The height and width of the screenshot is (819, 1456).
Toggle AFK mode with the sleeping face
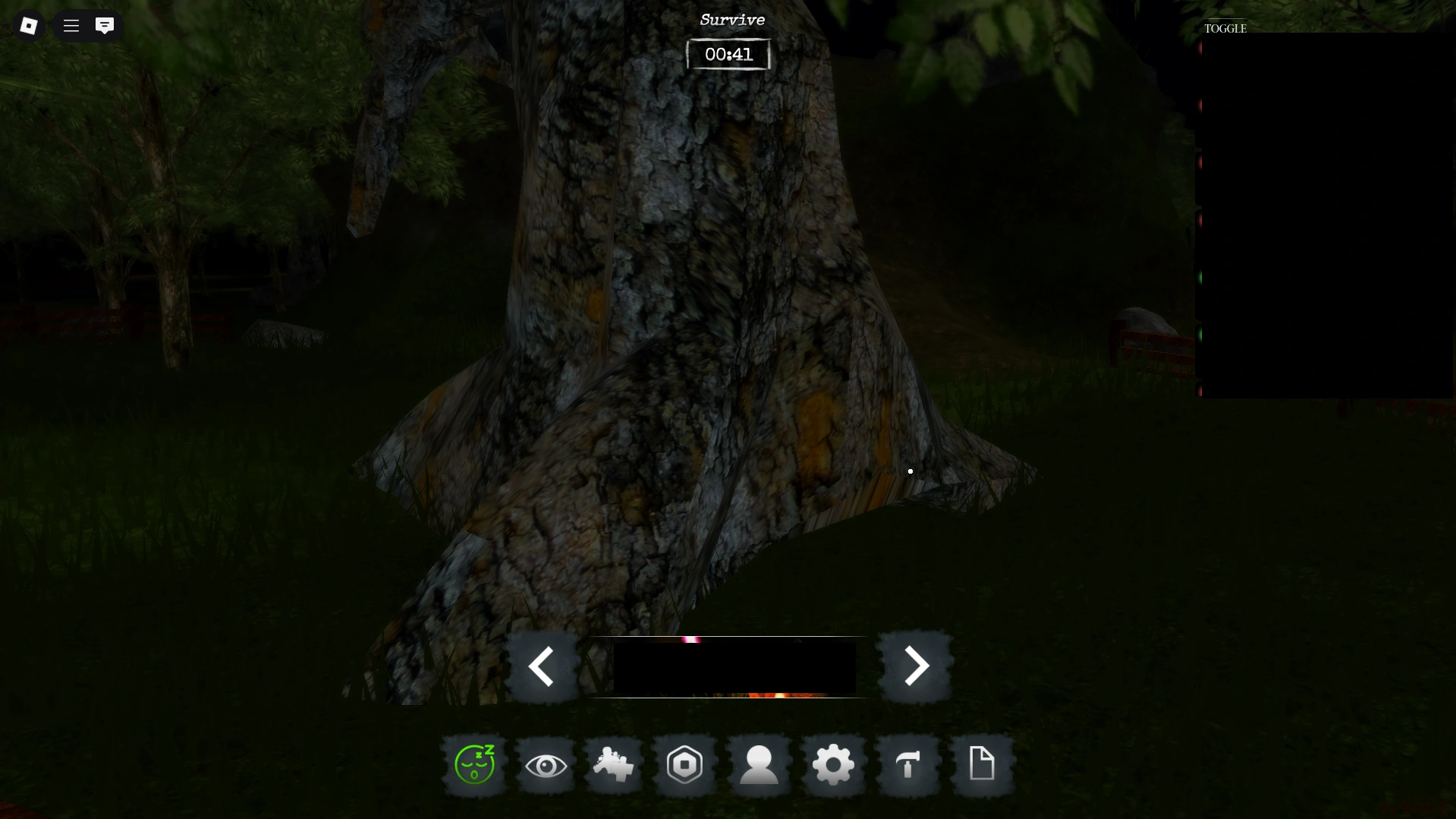coord(474,765)
